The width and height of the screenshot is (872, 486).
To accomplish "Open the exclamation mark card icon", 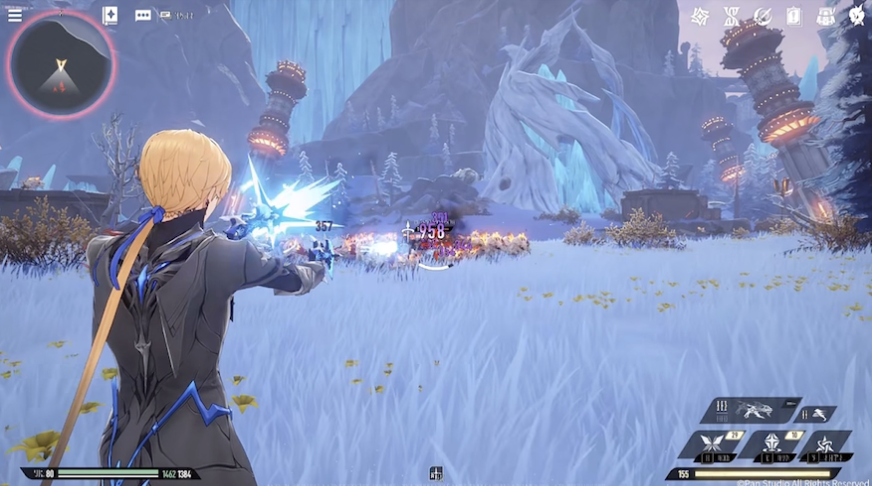I will click(x=794, y=16).
